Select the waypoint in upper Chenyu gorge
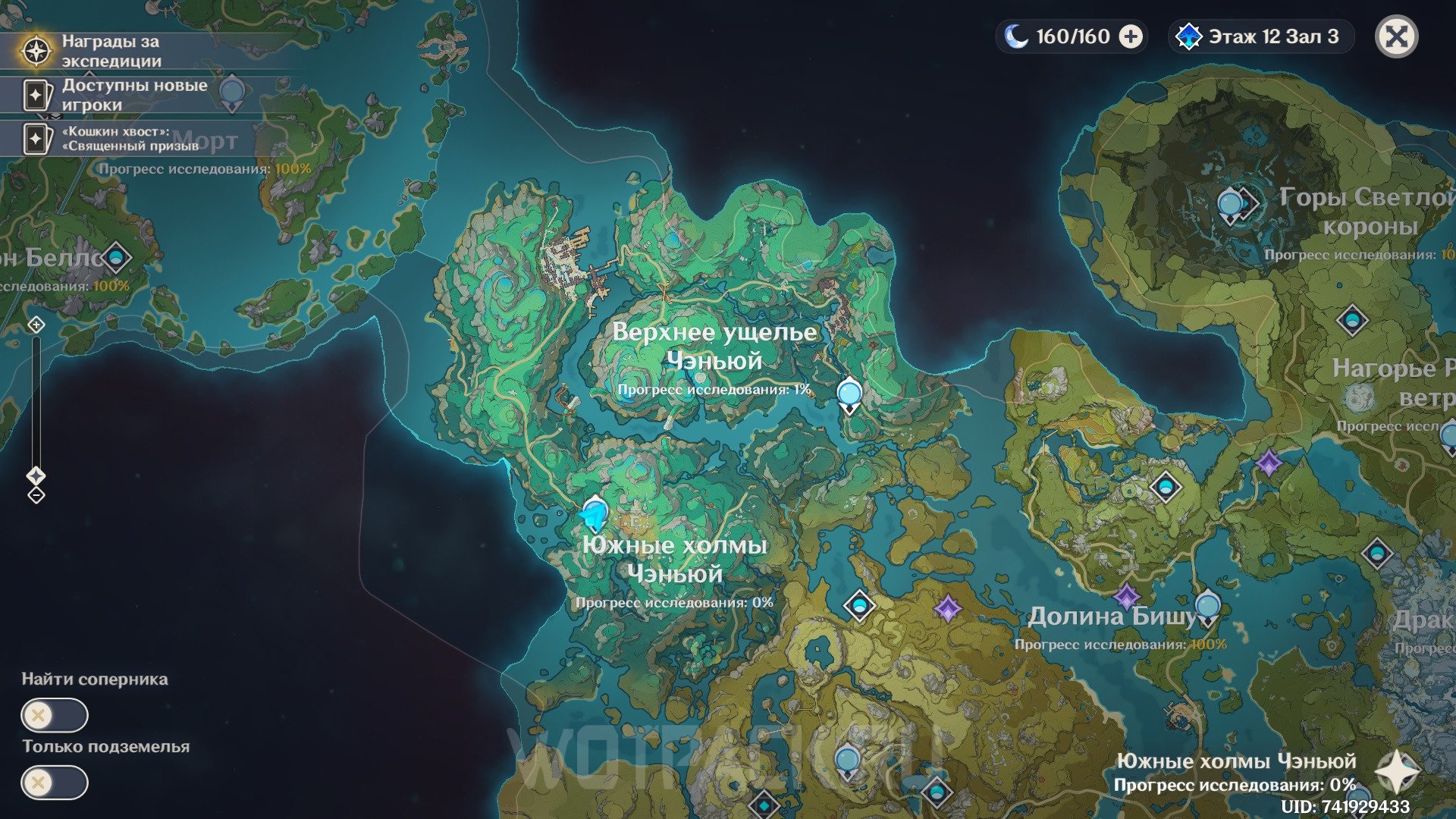The height and width of the screenshot is (819, 1456). [849, 394]
